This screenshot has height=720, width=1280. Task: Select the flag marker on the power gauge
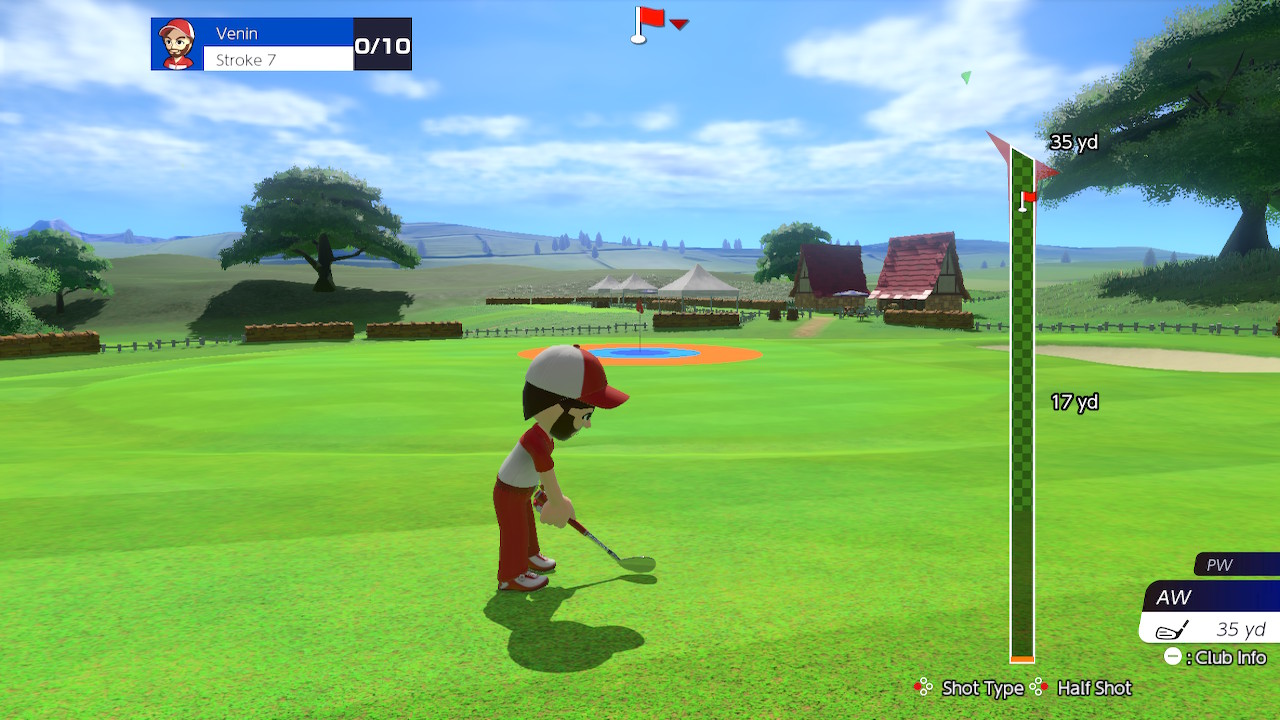[1026, 200]
